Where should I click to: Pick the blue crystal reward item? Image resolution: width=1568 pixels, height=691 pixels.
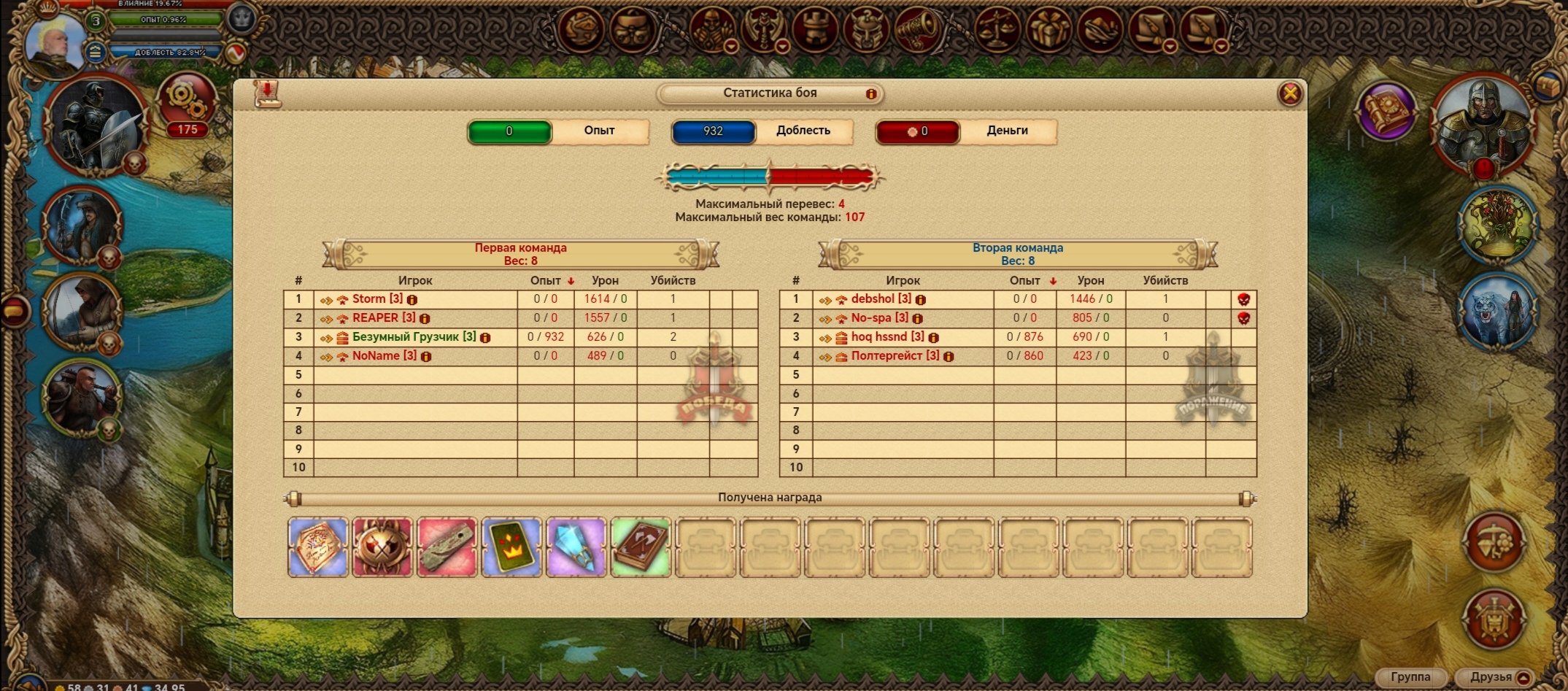coord(576,547)
